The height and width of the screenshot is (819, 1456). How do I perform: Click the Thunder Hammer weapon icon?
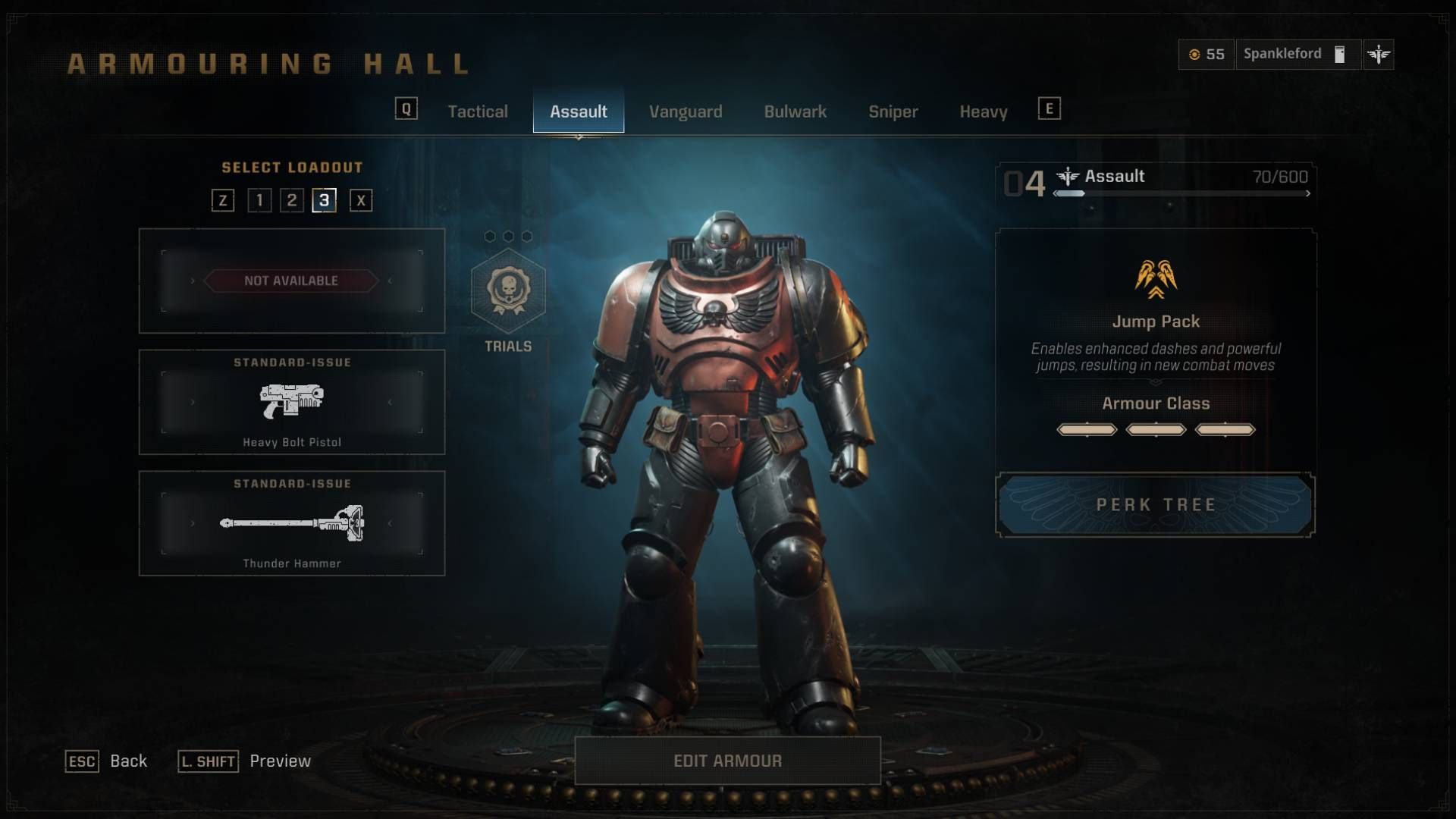292,525
